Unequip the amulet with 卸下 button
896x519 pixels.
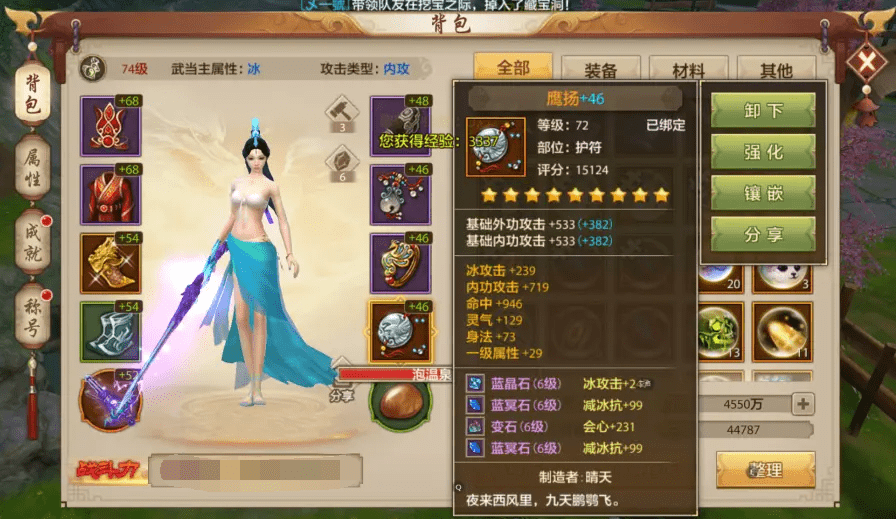[x=763, y=111]
